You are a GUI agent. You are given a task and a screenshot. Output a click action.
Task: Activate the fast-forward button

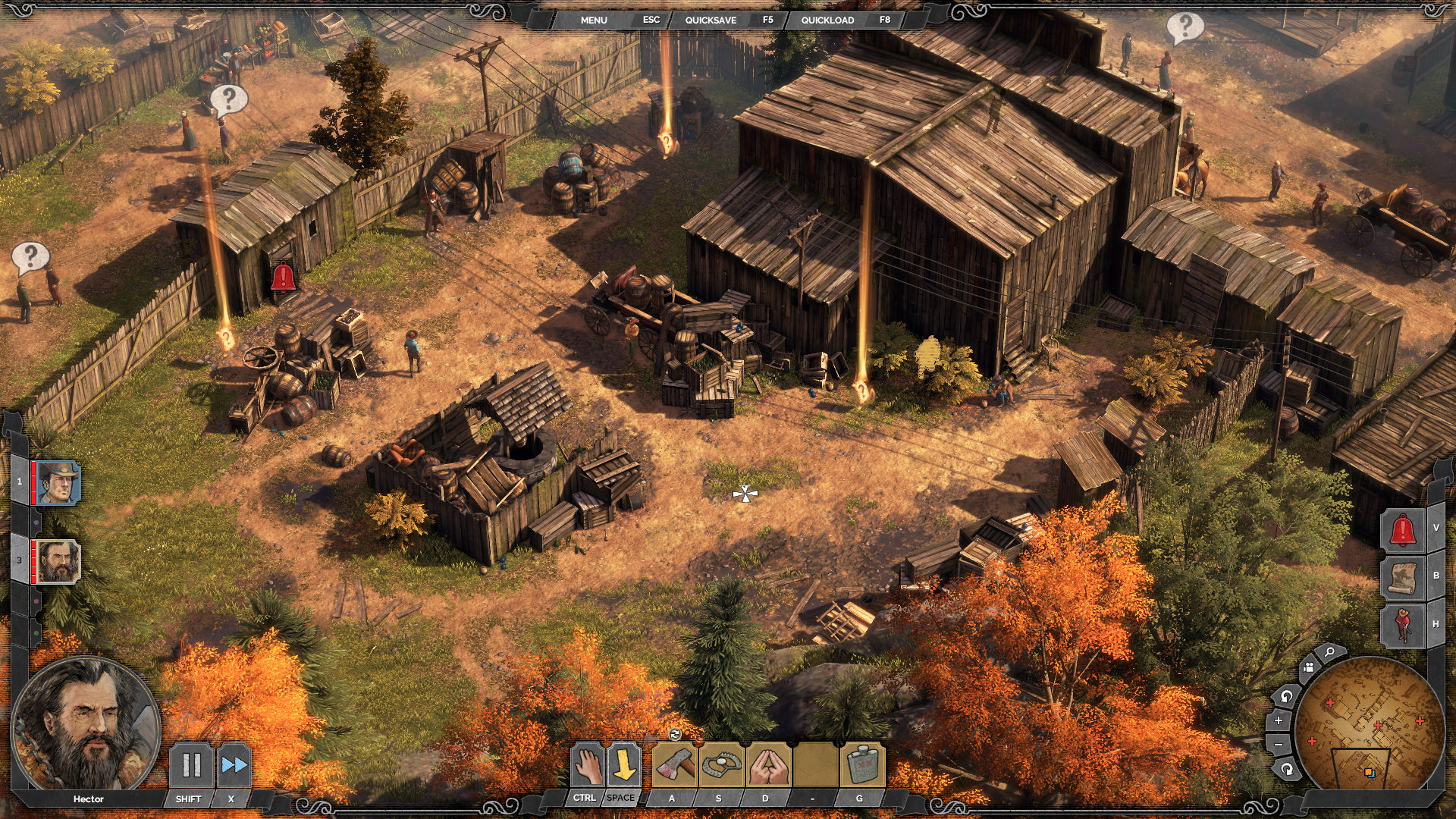click(234, 765)
